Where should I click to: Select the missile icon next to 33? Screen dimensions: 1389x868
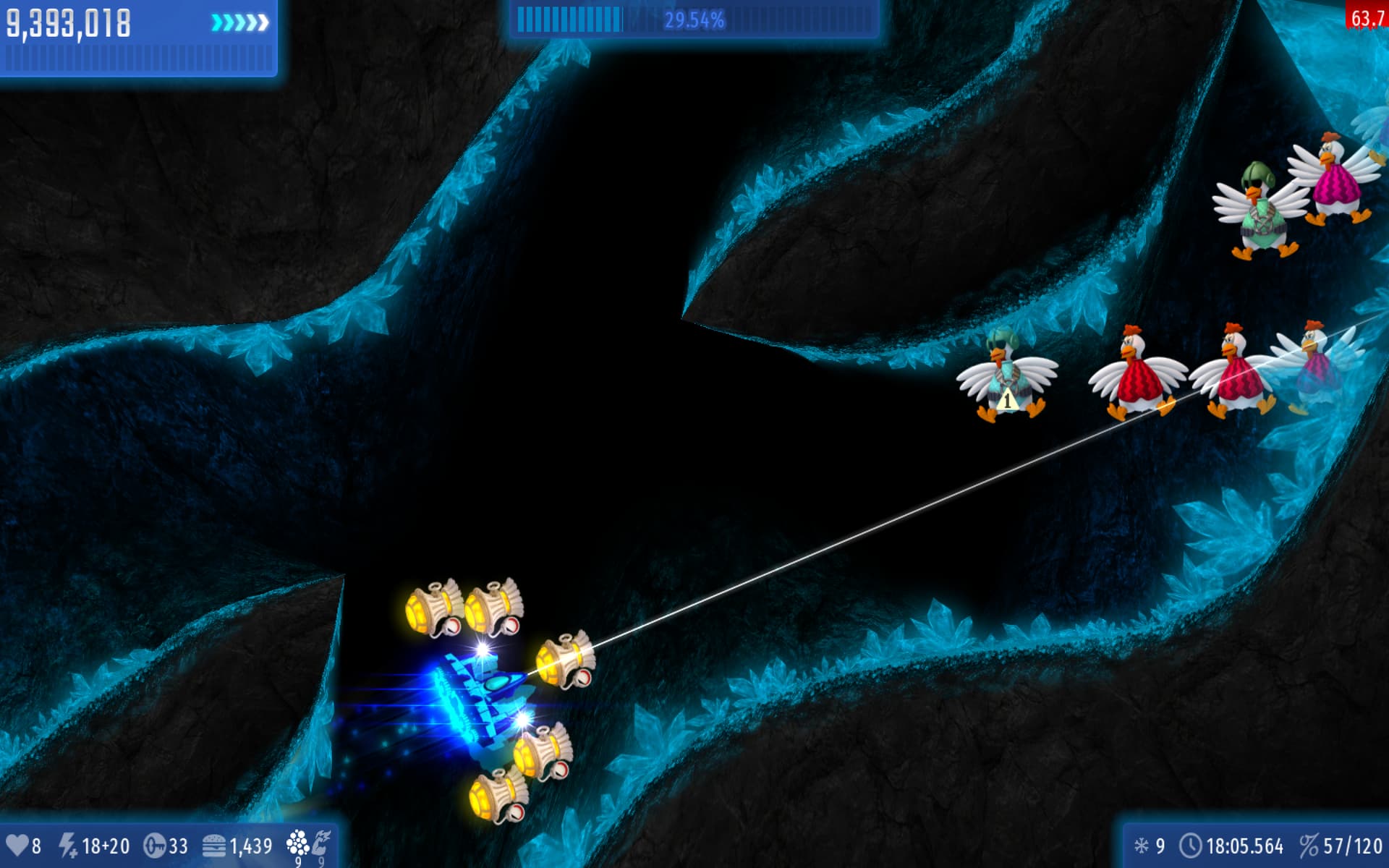pos(155,846)
